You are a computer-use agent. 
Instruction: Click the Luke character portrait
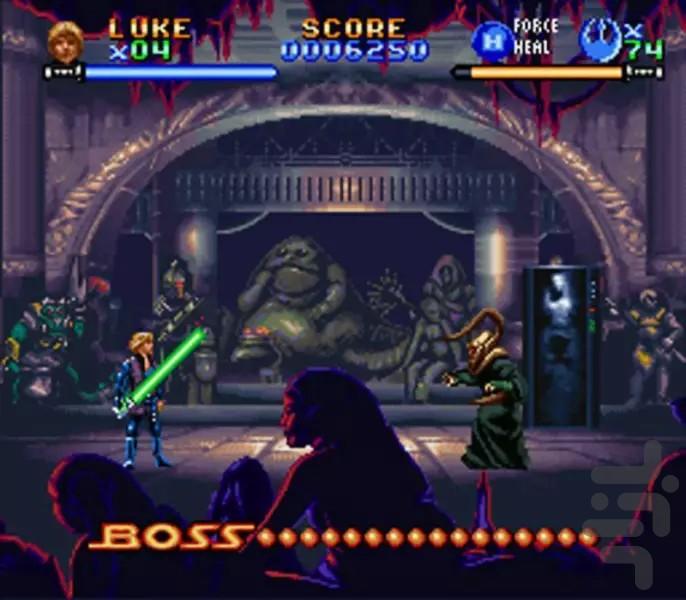pos(64,40)
